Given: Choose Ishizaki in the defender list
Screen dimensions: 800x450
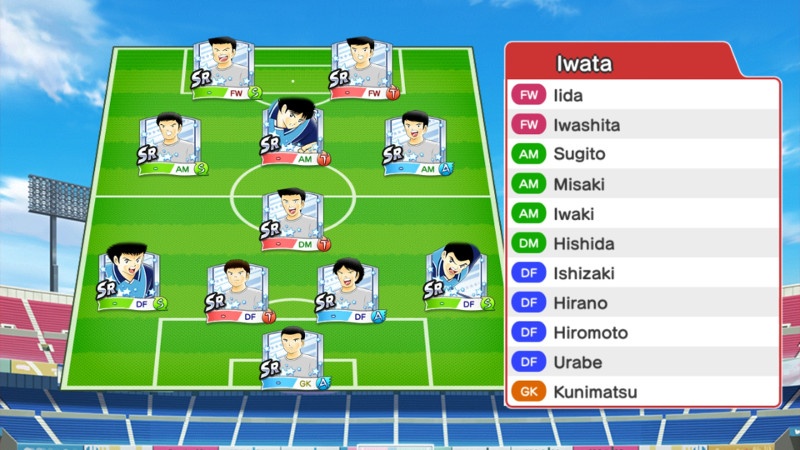Looking at the screenshot, I should 642,273.
